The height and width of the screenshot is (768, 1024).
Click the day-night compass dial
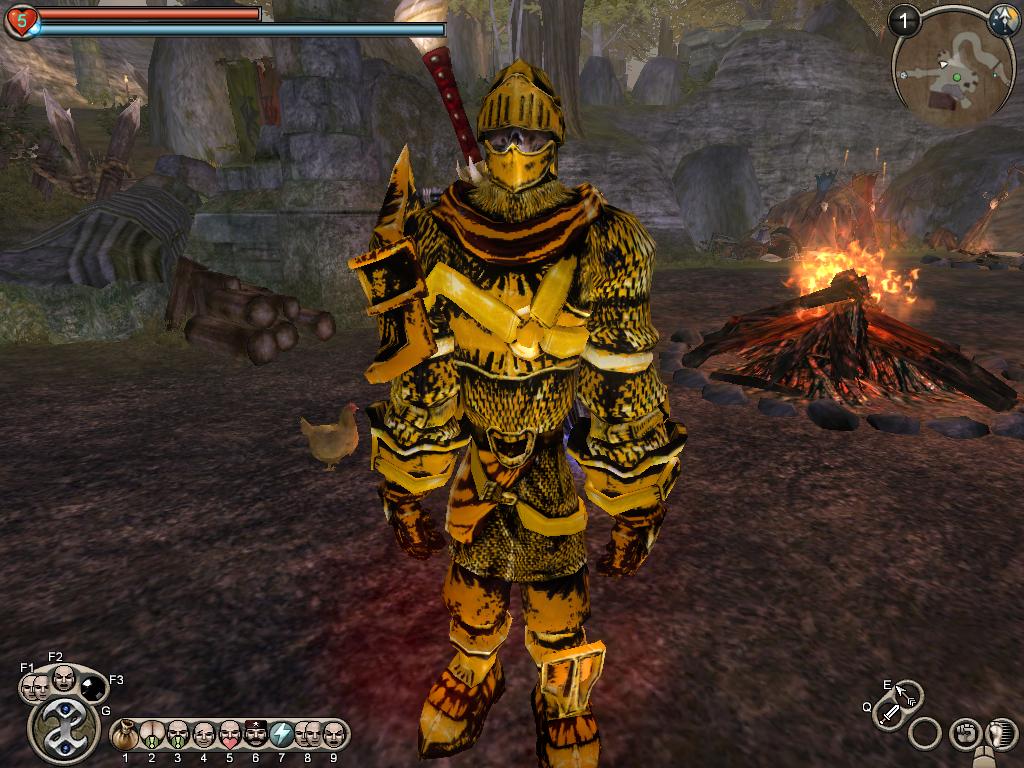[1002, 20]
